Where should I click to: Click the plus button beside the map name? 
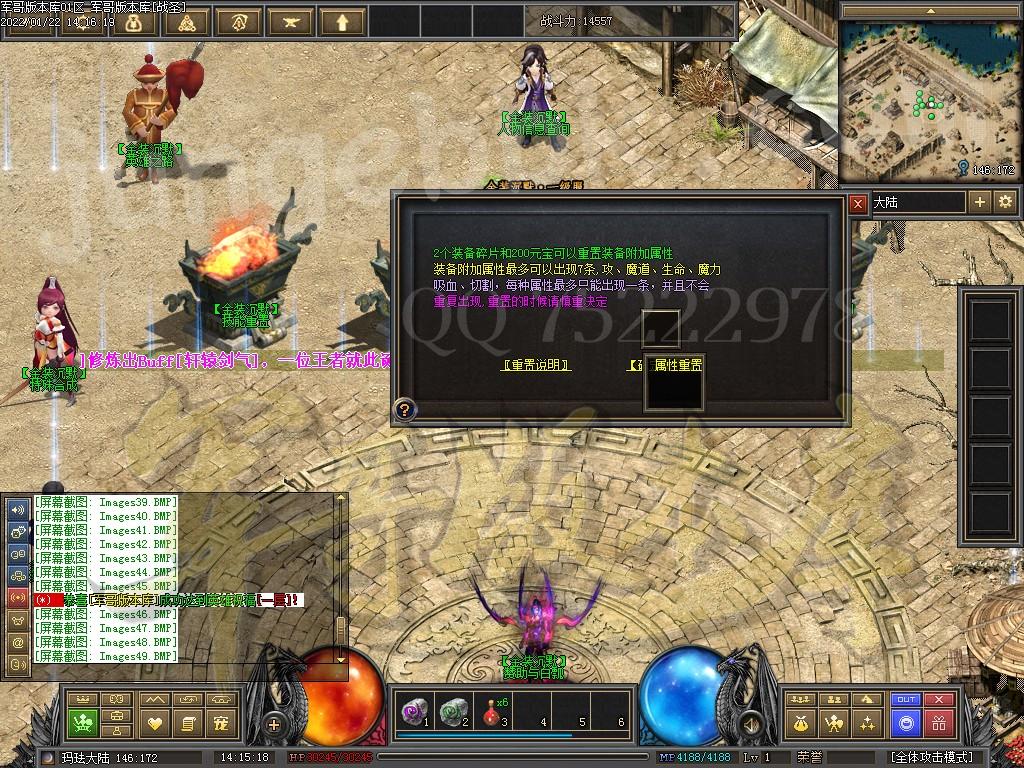click(x=980, y=202)
